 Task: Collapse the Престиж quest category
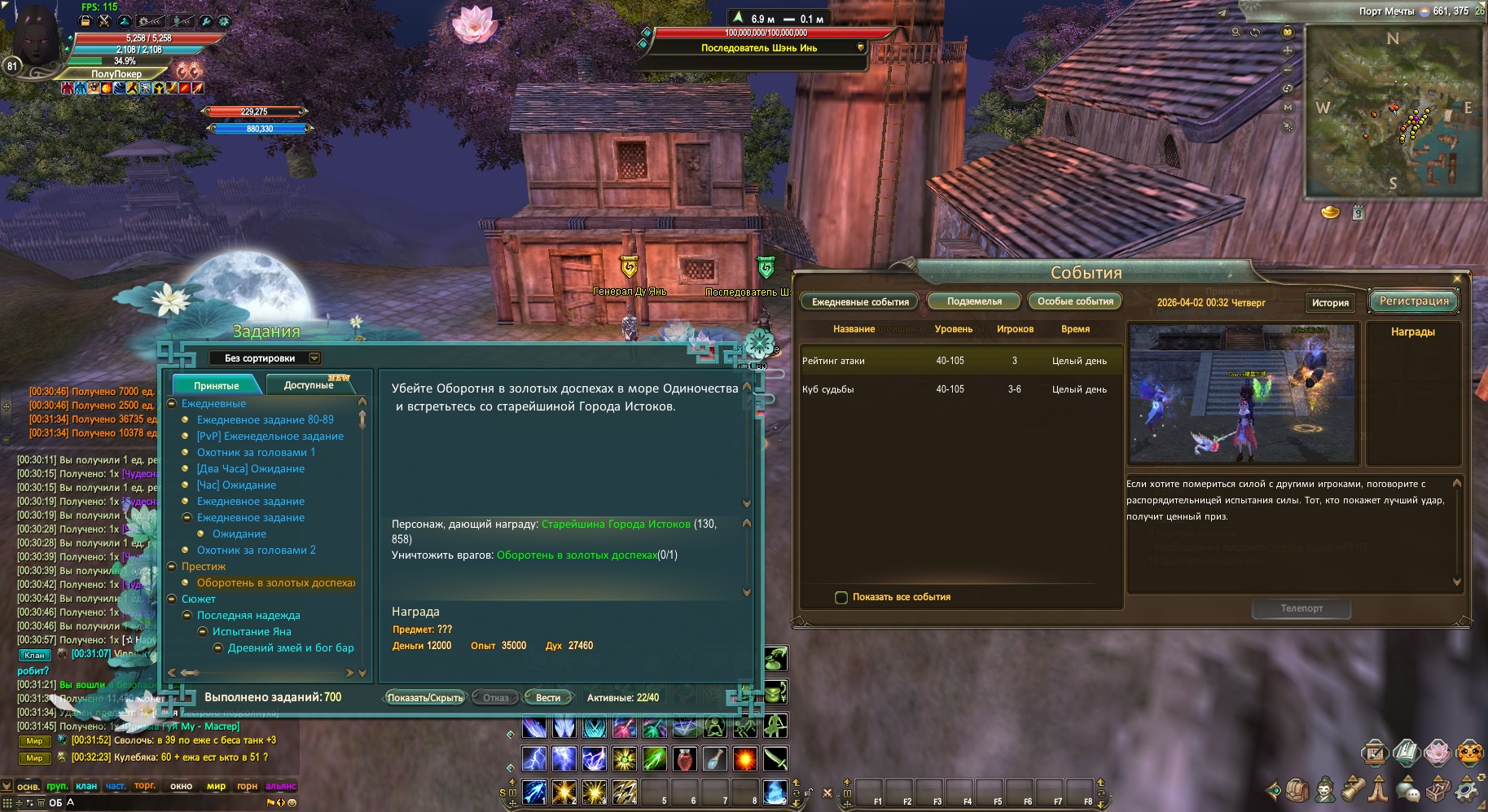tap(172, 567)
